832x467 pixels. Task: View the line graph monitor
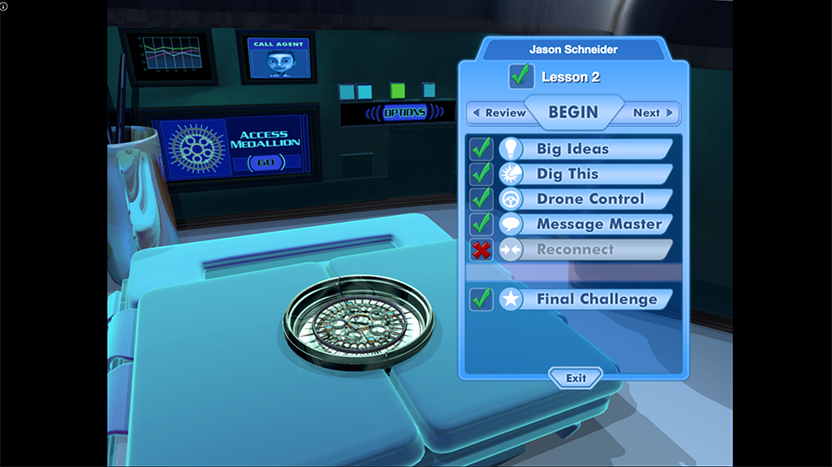click(170, 55)
